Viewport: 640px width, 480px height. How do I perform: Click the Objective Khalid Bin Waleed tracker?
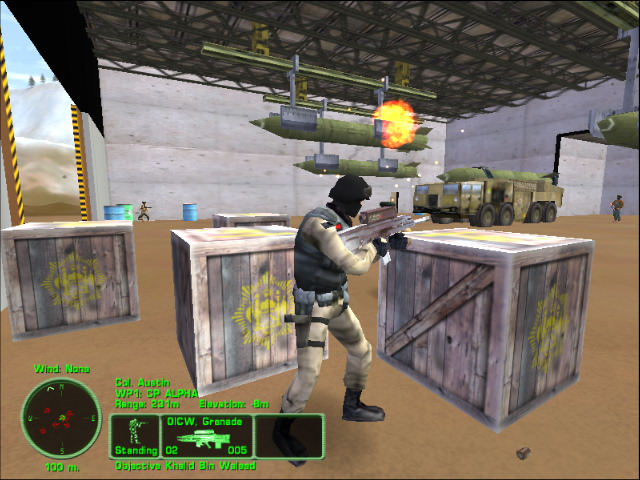pos(186,465)
